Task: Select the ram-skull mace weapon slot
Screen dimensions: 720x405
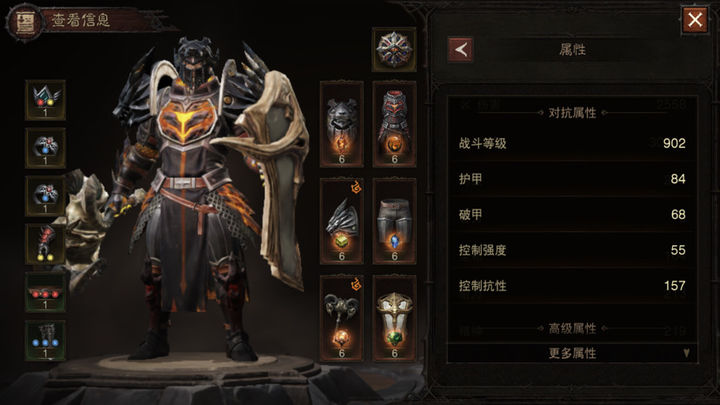Action: coord(341,317)
